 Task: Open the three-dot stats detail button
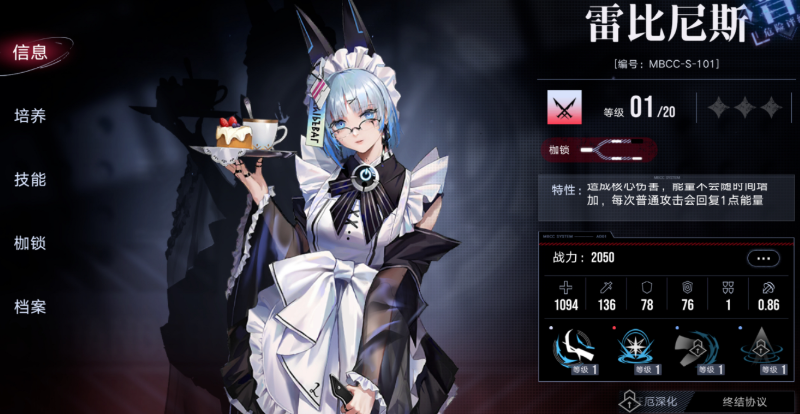[763, 258]
